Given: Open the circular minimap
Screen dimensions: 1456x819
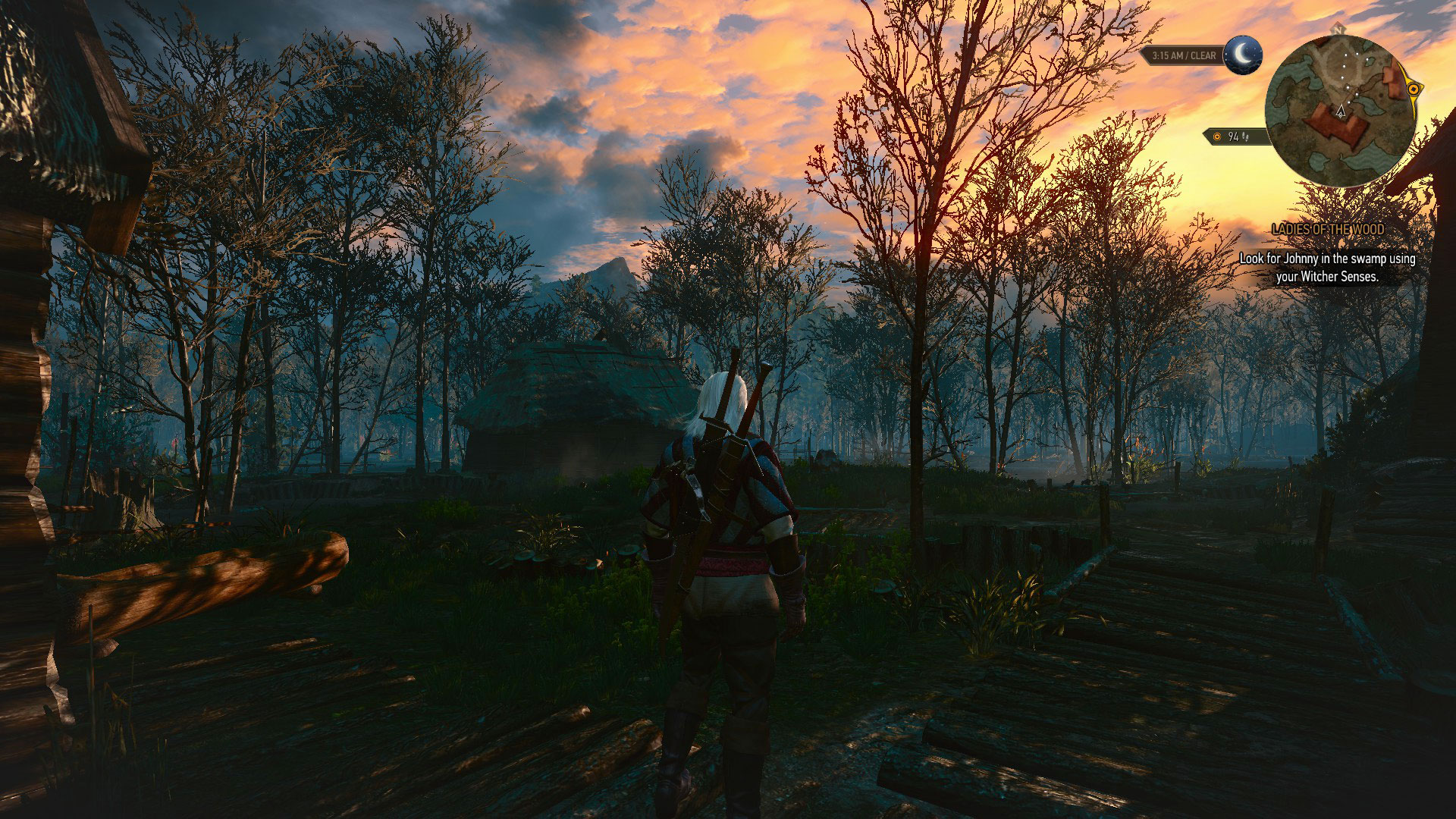Looking at the screenshot, I should 1340,111.
